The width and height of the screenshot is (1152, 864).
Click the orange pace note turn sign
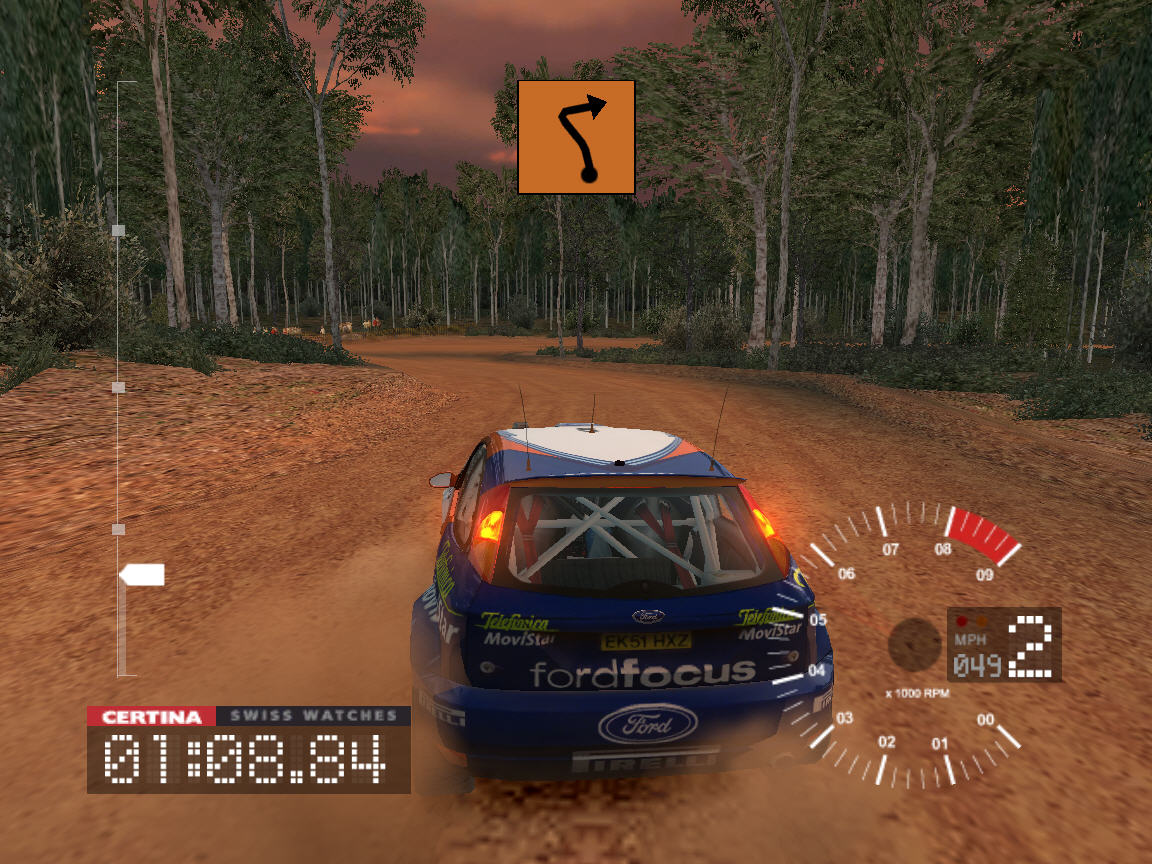click(576, 137)
